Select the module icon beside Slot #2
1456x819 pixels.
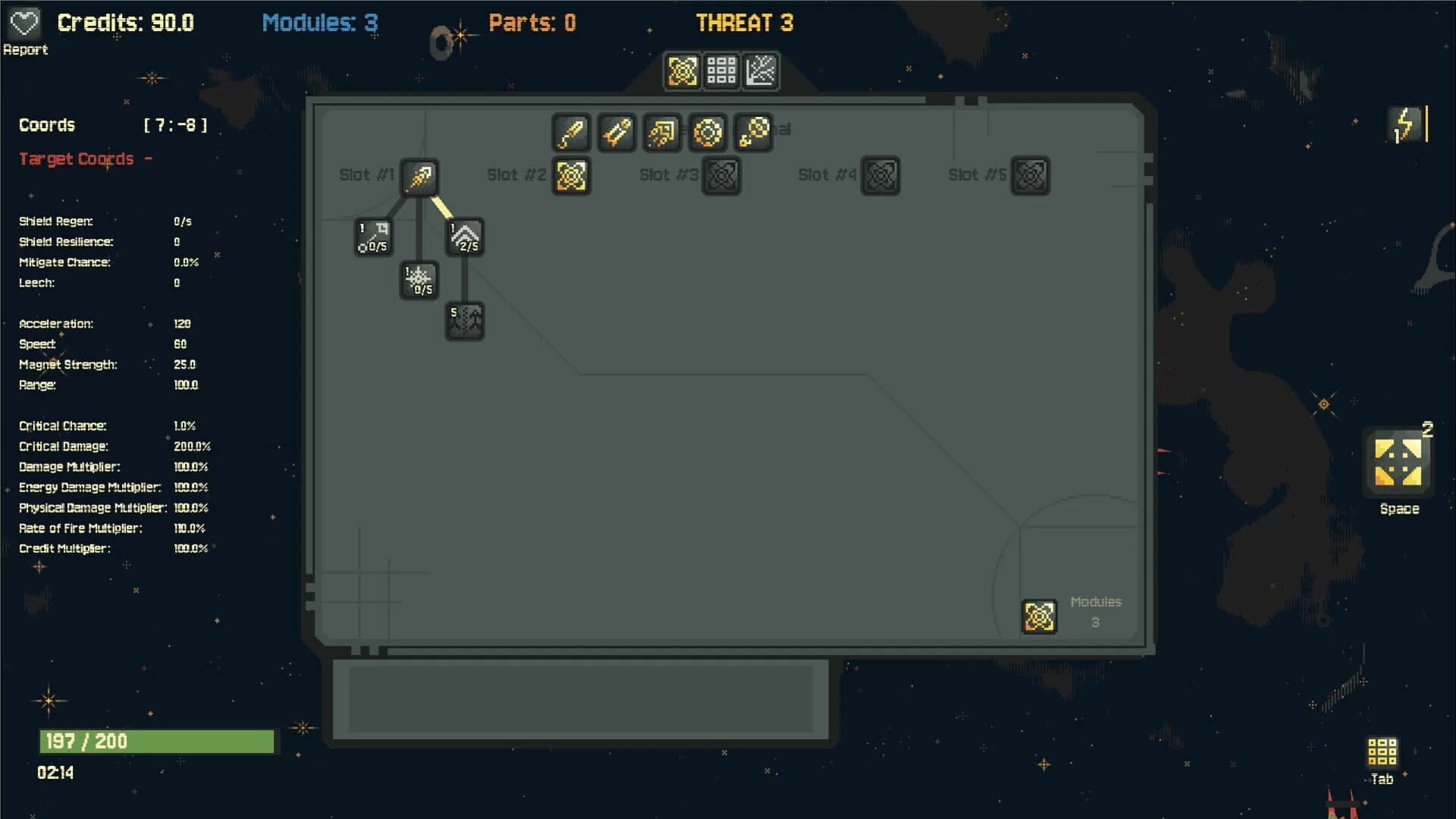(571, 174)
